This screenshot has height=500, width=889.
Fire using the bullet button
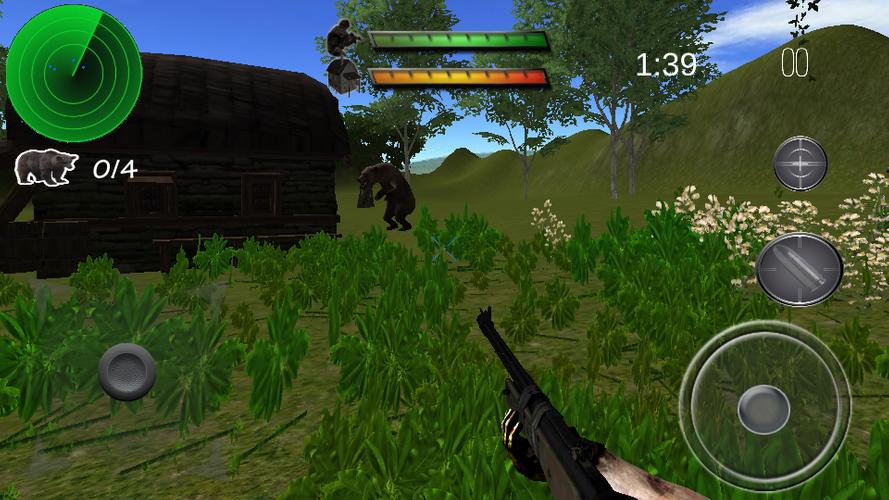coord(798,268)
